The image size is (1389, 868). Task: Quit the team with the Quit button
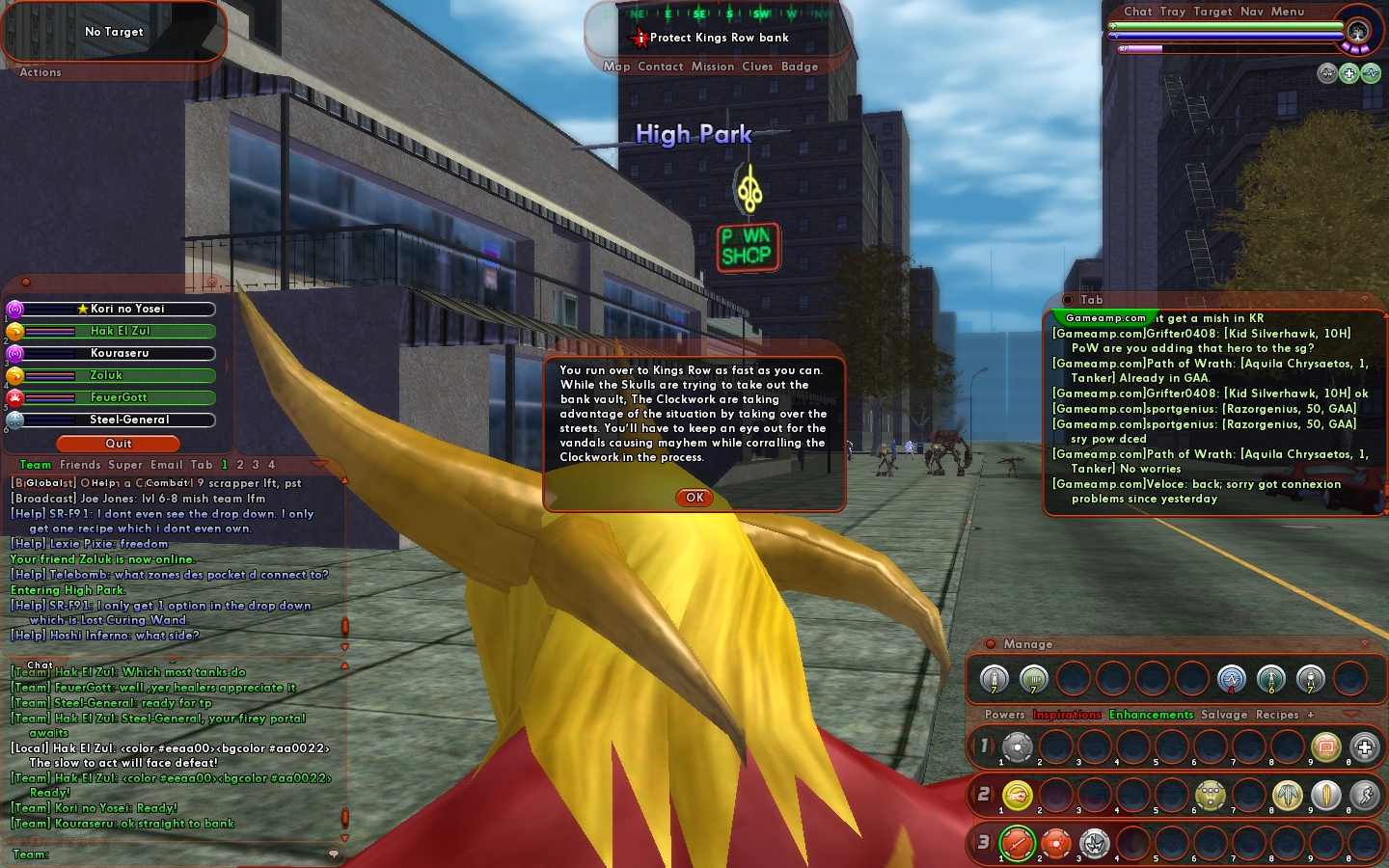pyautogui.click(x=119, y=444)
